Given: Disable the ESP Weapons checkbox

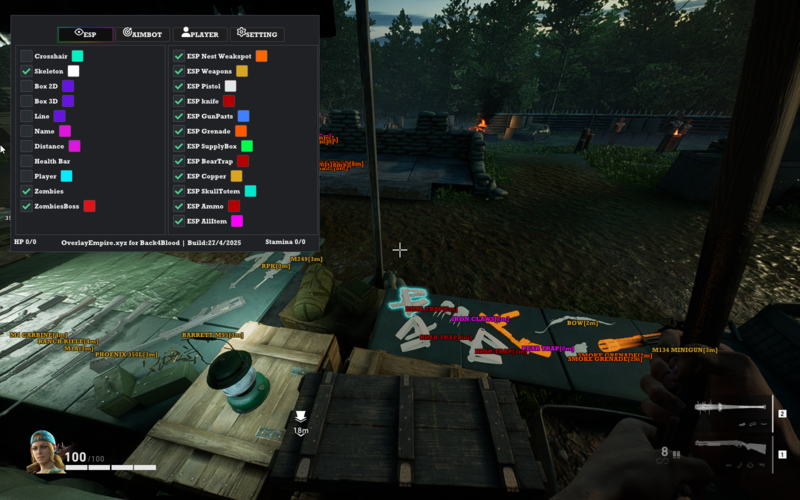Looking at the screenshot, I should 179,71.
